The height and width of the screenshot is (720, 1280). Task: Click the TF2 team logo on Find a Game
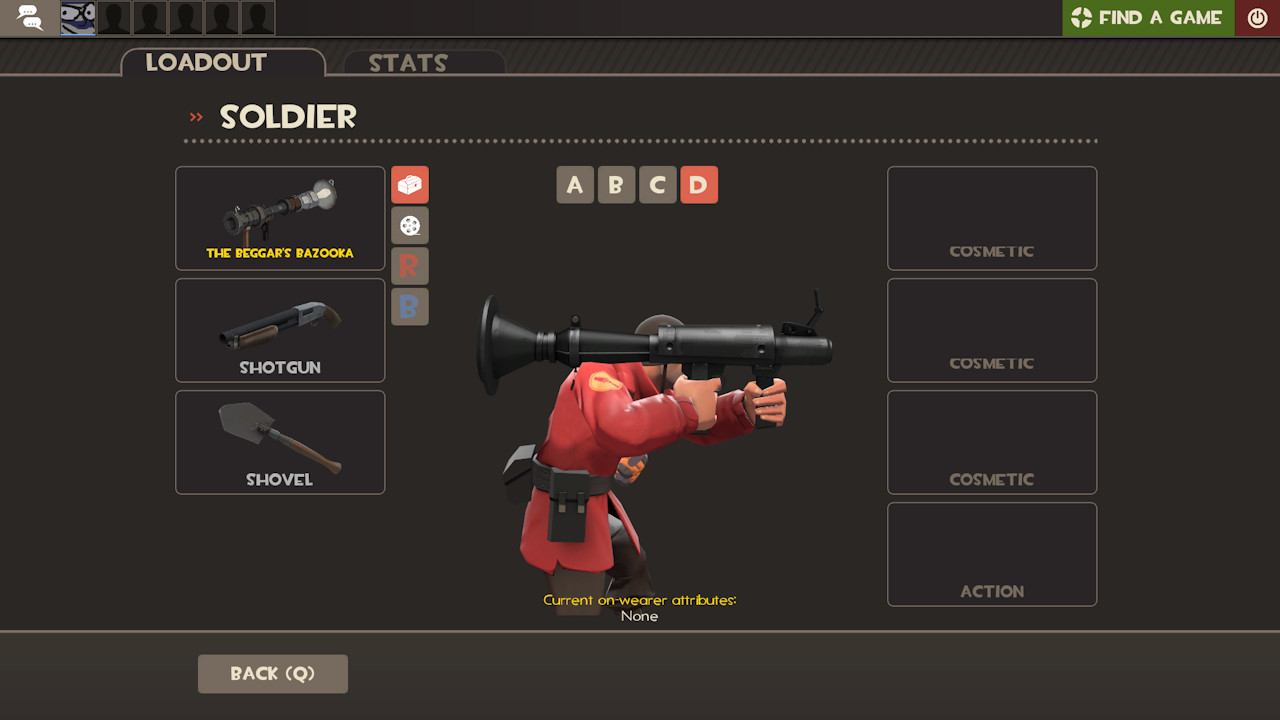(1083, 17)
